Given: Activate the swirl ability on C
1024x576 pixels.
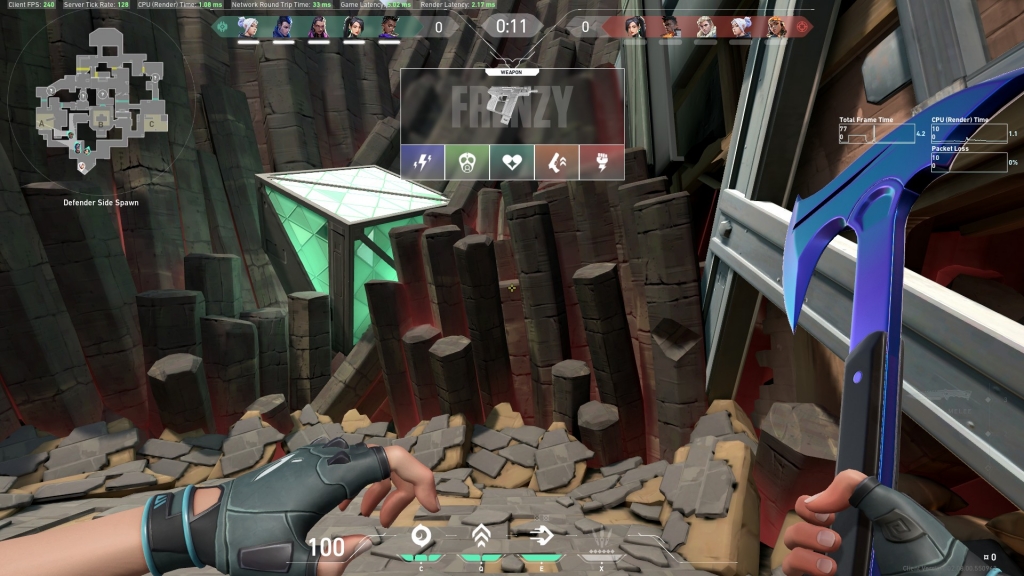Looking at the screenshot, I should click(x=421, y=537).
